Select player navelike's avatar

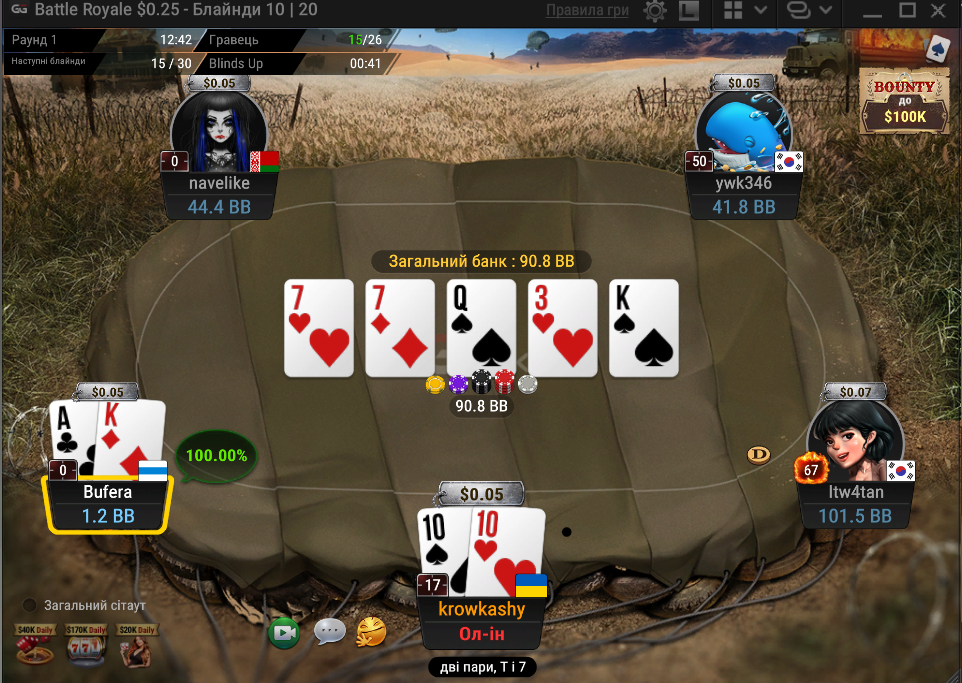(219, 128)
